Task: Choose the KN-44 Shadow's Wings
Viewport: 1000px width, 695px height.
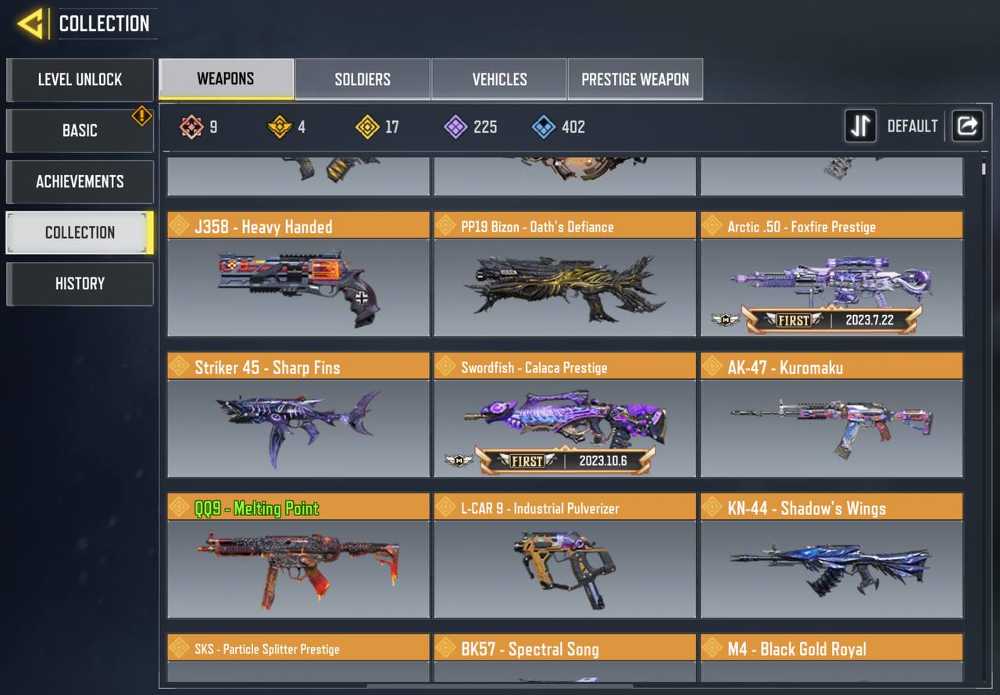Action: 831,557
